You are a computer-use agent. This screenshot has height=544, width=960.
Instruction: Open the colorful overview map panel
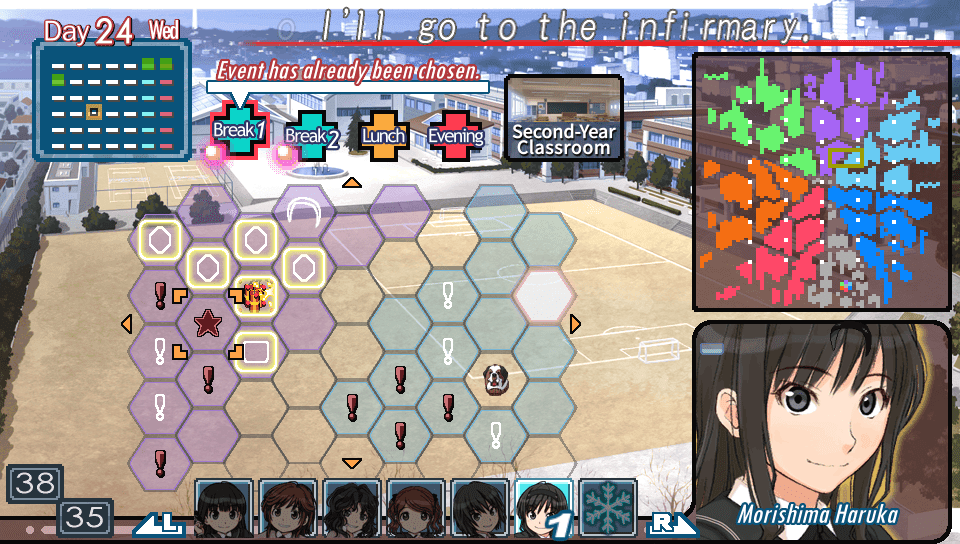821,182
